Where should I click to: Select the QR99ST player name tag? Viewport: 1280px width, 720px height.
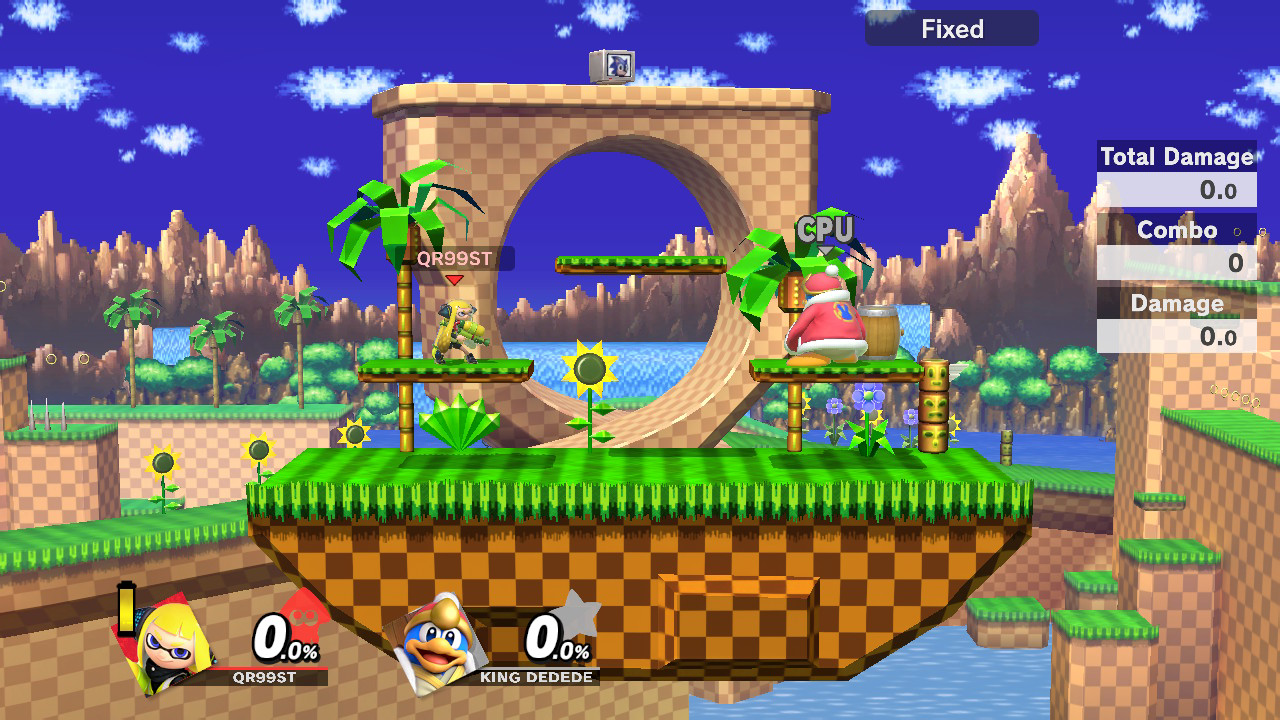(x=455, y=259)
